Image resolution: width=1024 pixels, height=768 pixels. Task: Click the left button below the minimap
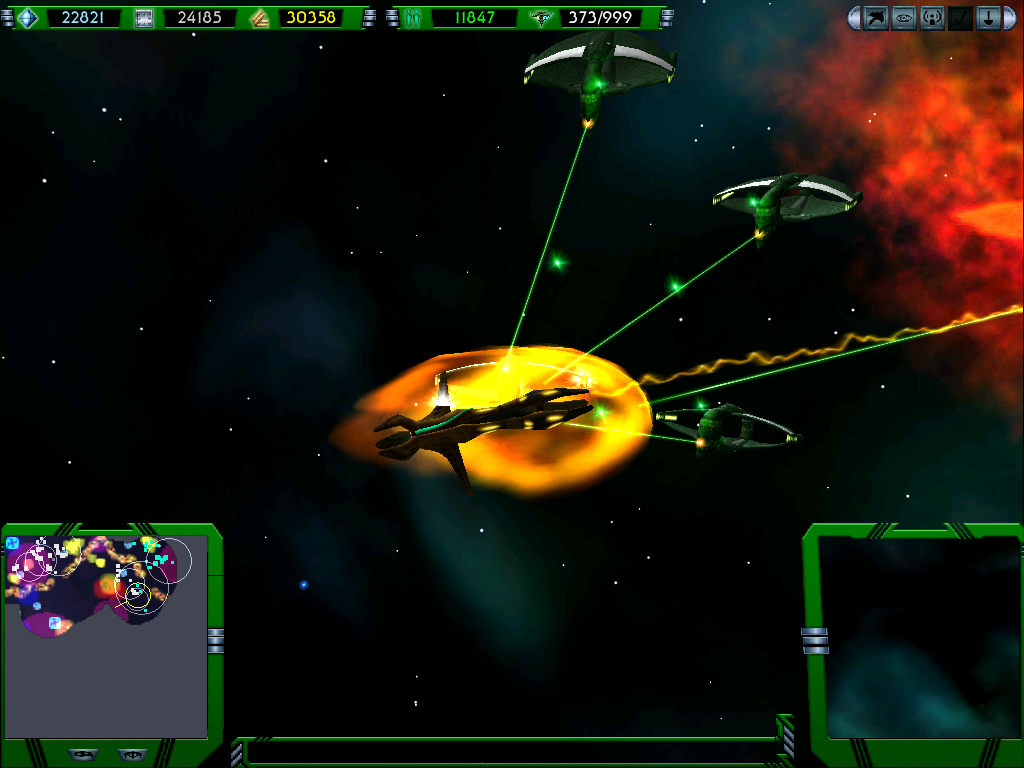click(83, 754)
